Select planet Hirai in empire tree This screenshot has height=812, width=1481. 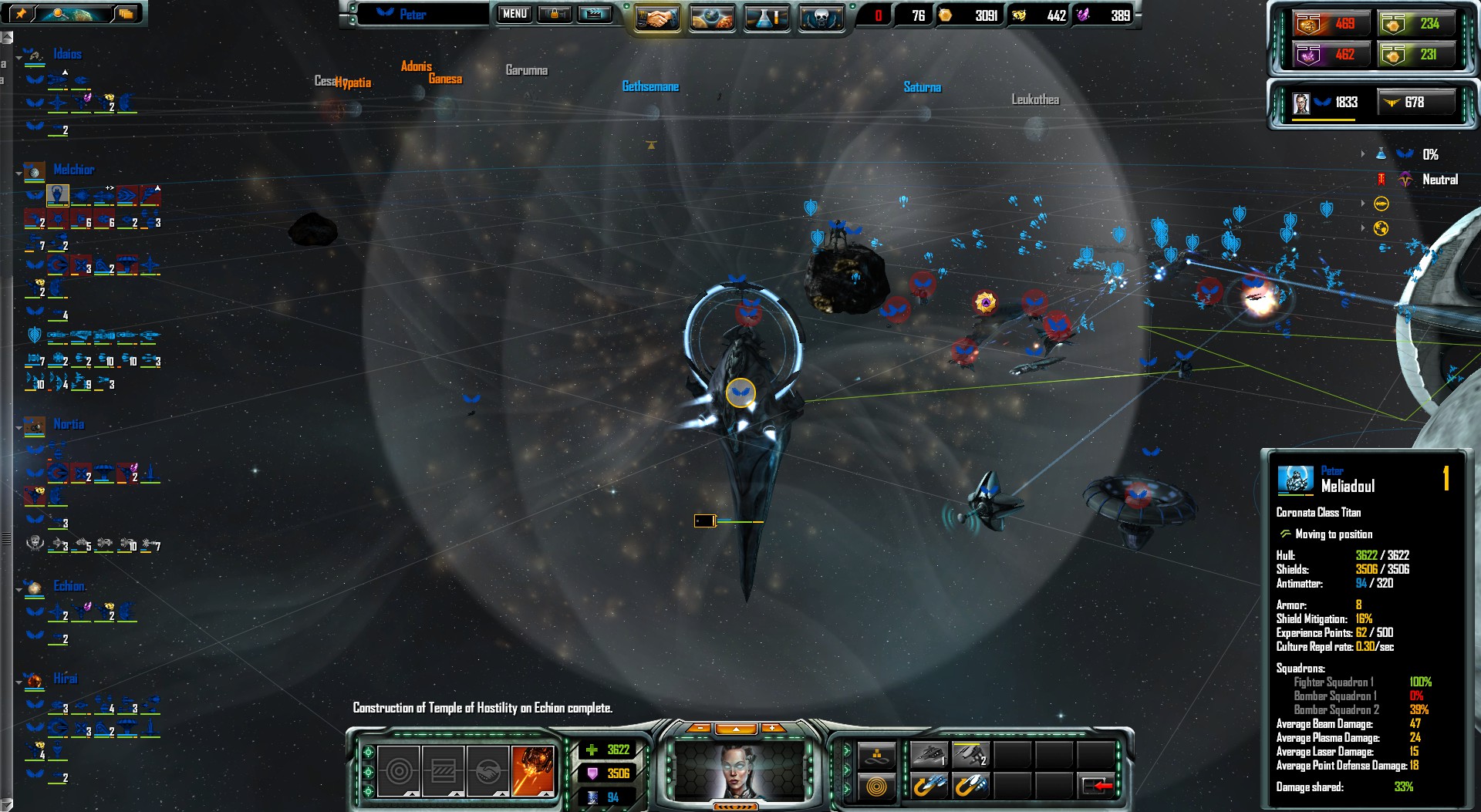click(x=66, y=679)
